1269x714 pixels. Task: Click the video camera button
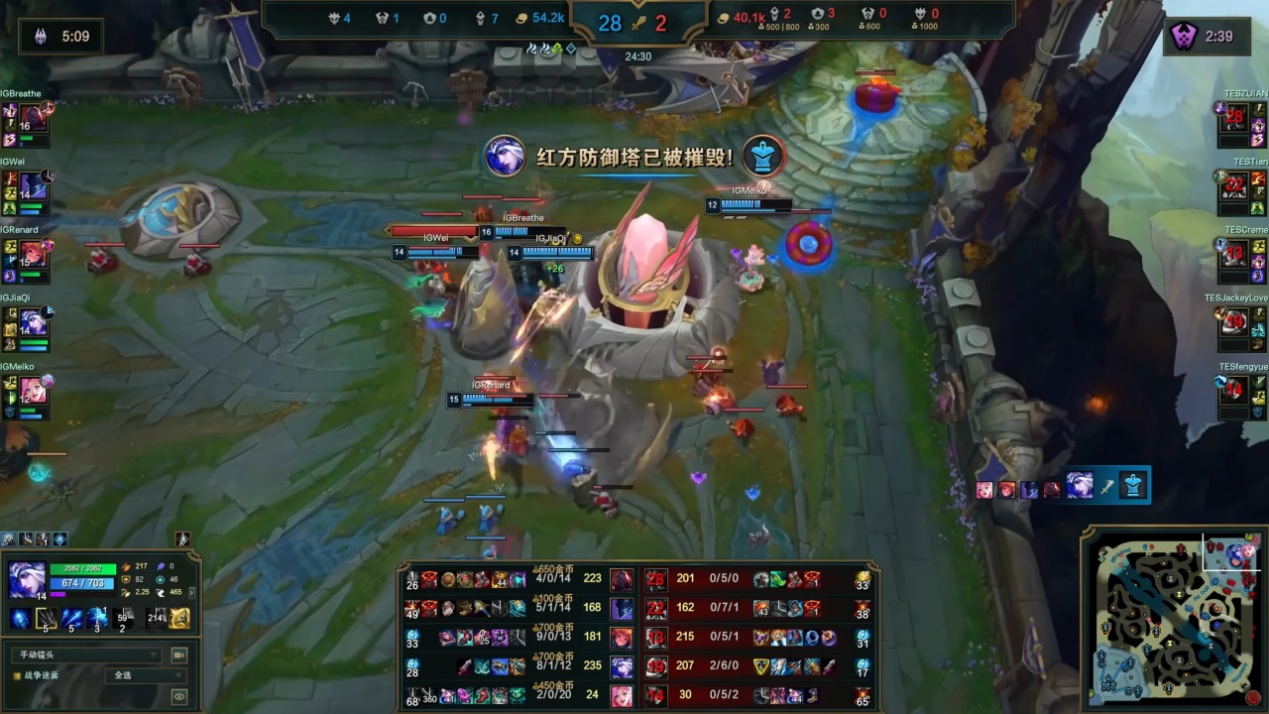tap(180, 655)
